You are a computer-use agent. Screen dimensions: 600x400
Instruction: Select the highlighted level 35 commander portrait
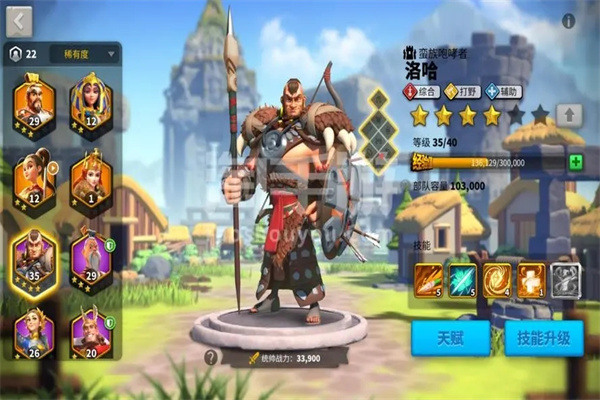coord(34,254)
